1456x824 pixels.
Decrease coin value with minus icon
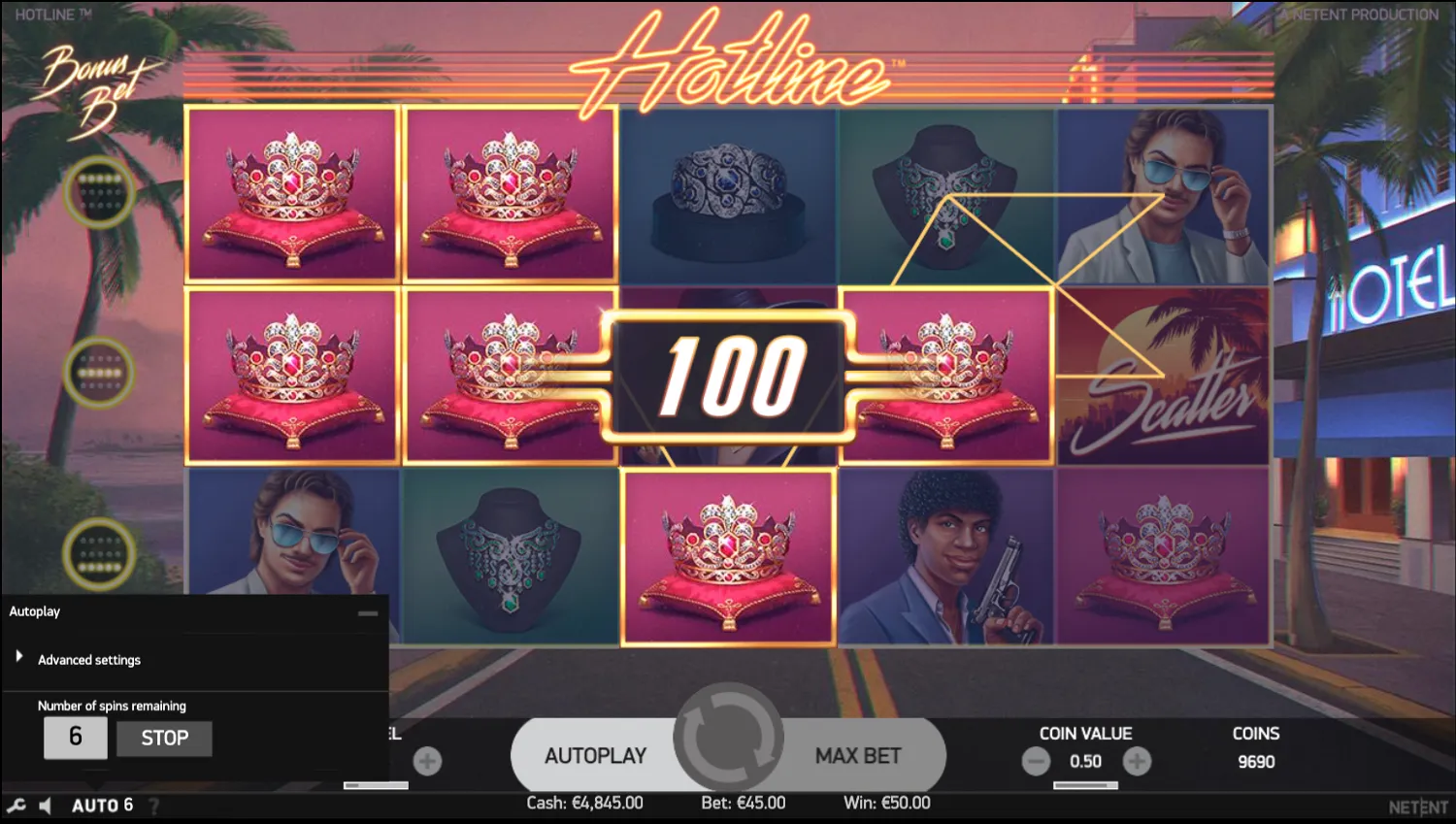click(1035, 761)
